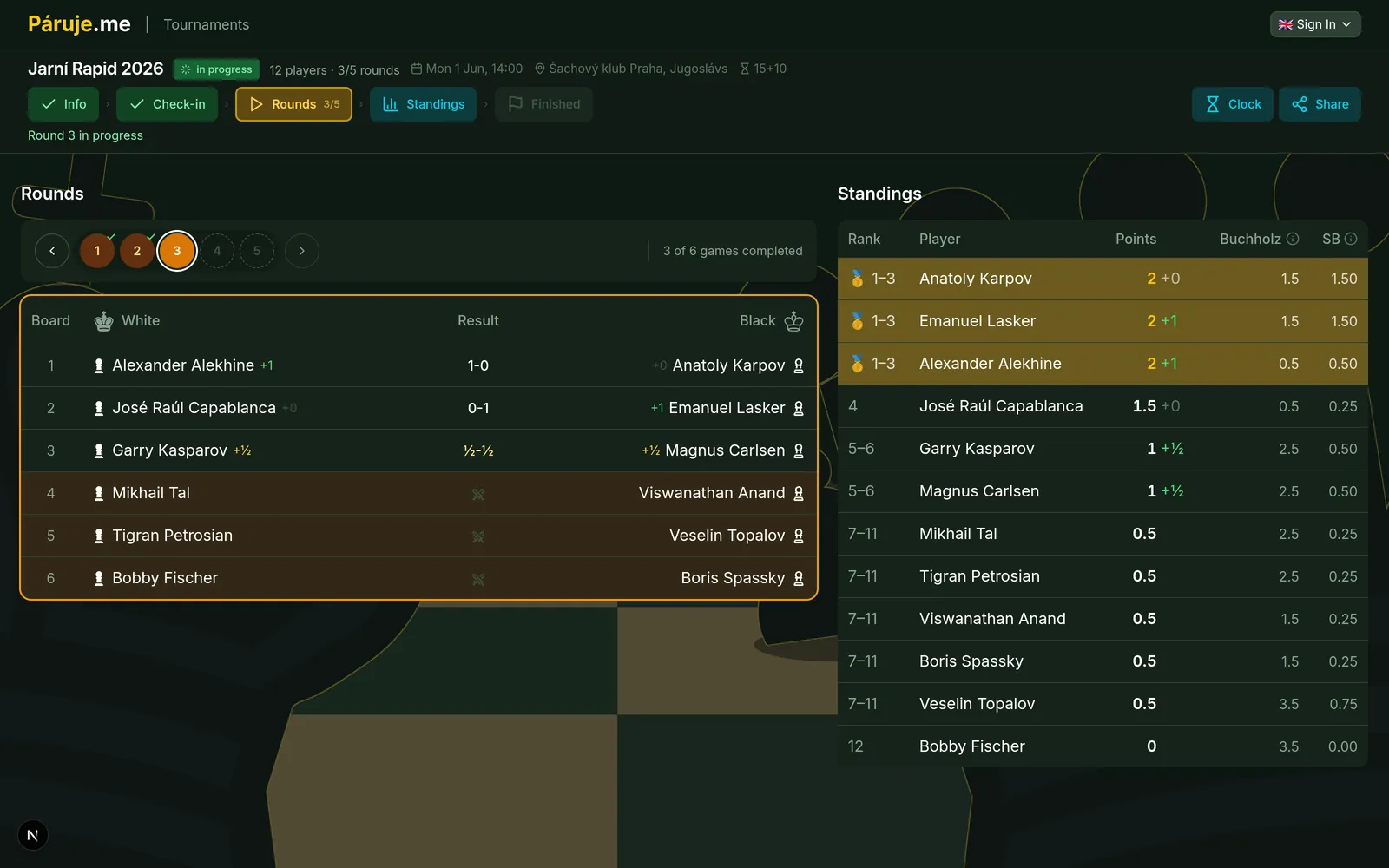The height and width of the screenshot is (868, 1389).
Task: Click the Share button
Action: (x=1320, y=104)
